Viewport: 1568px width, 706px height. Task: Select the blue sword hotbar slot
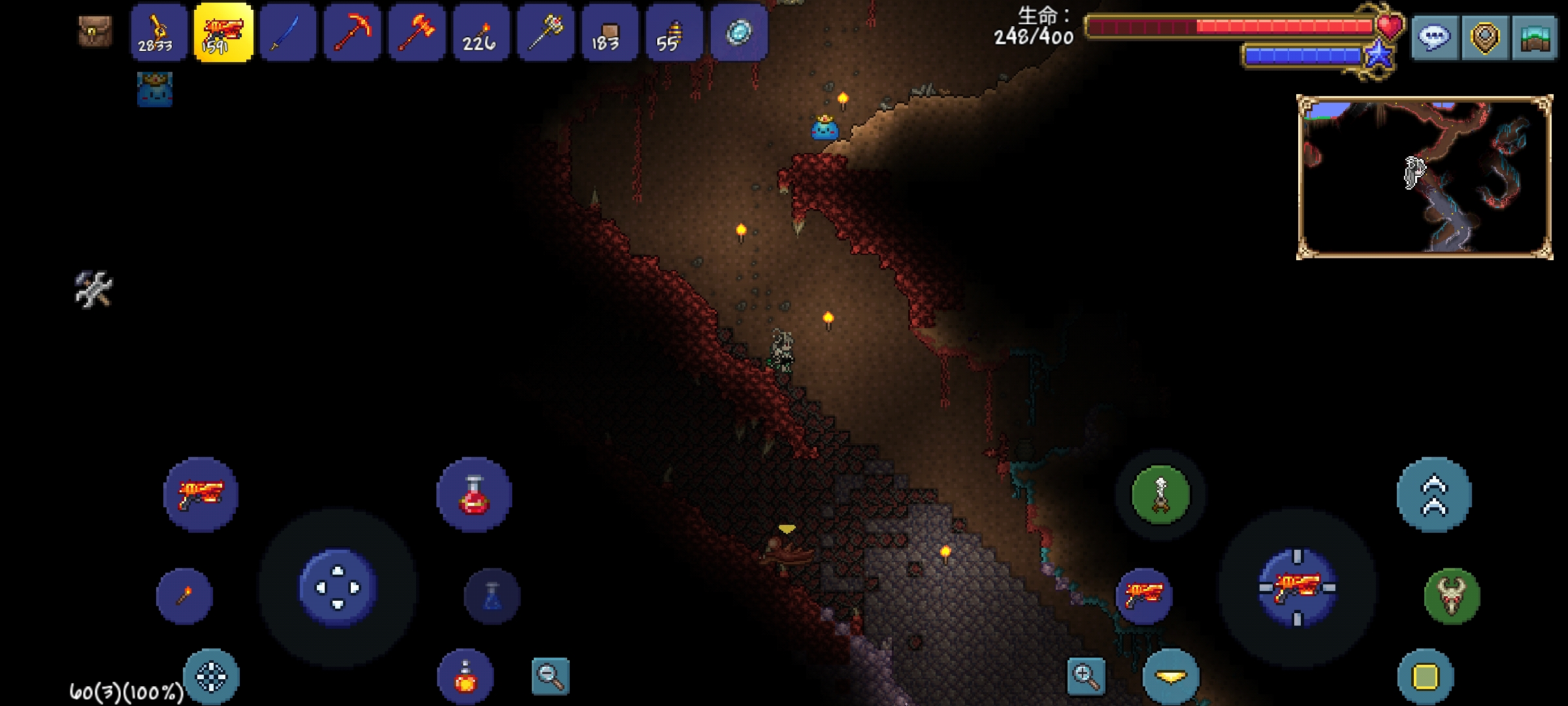pyautogui.click(x=287, y=33)
